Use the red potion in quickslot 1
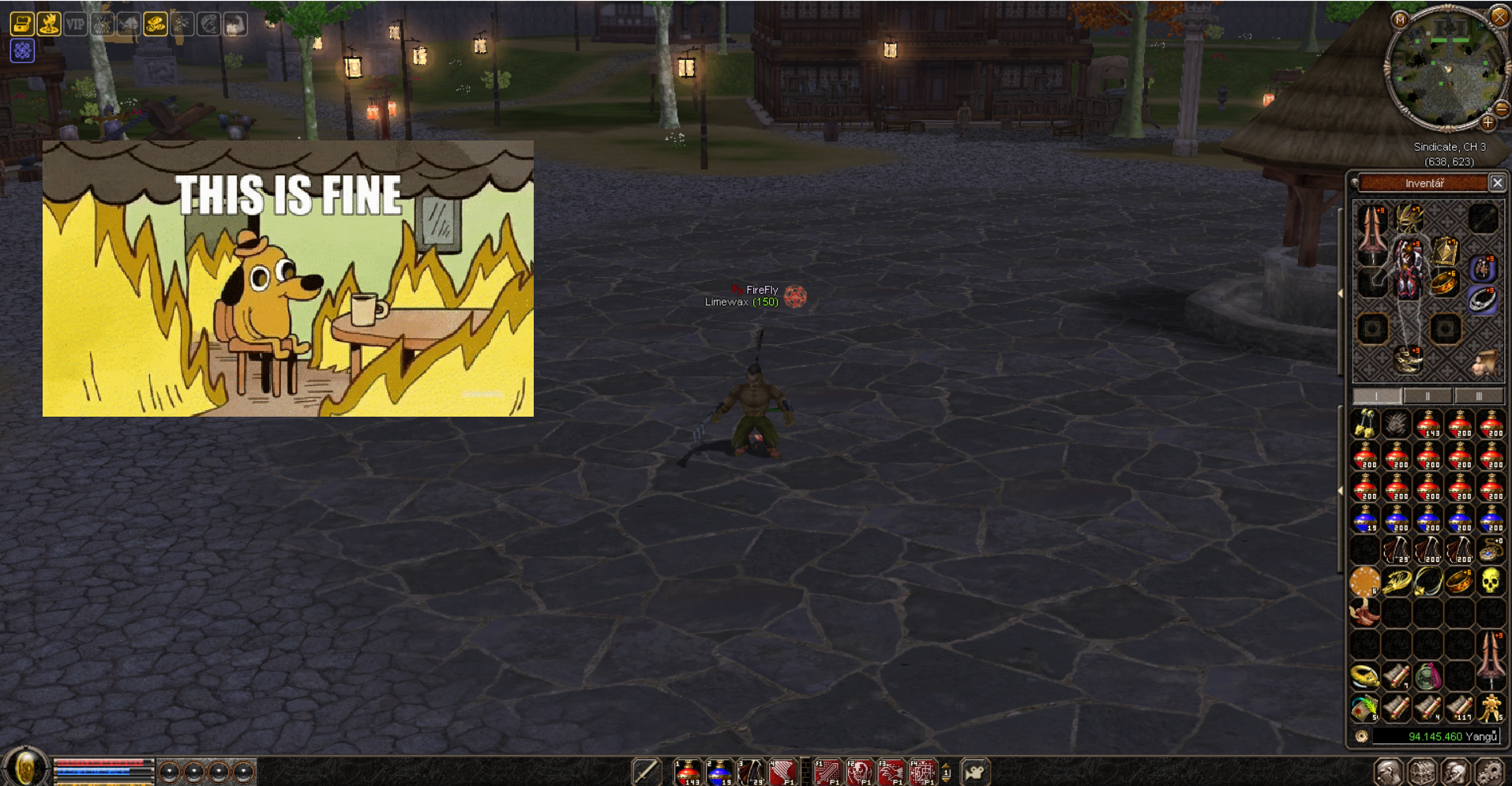The width and height of the screenshot is (1512, 786). point(688,773)
